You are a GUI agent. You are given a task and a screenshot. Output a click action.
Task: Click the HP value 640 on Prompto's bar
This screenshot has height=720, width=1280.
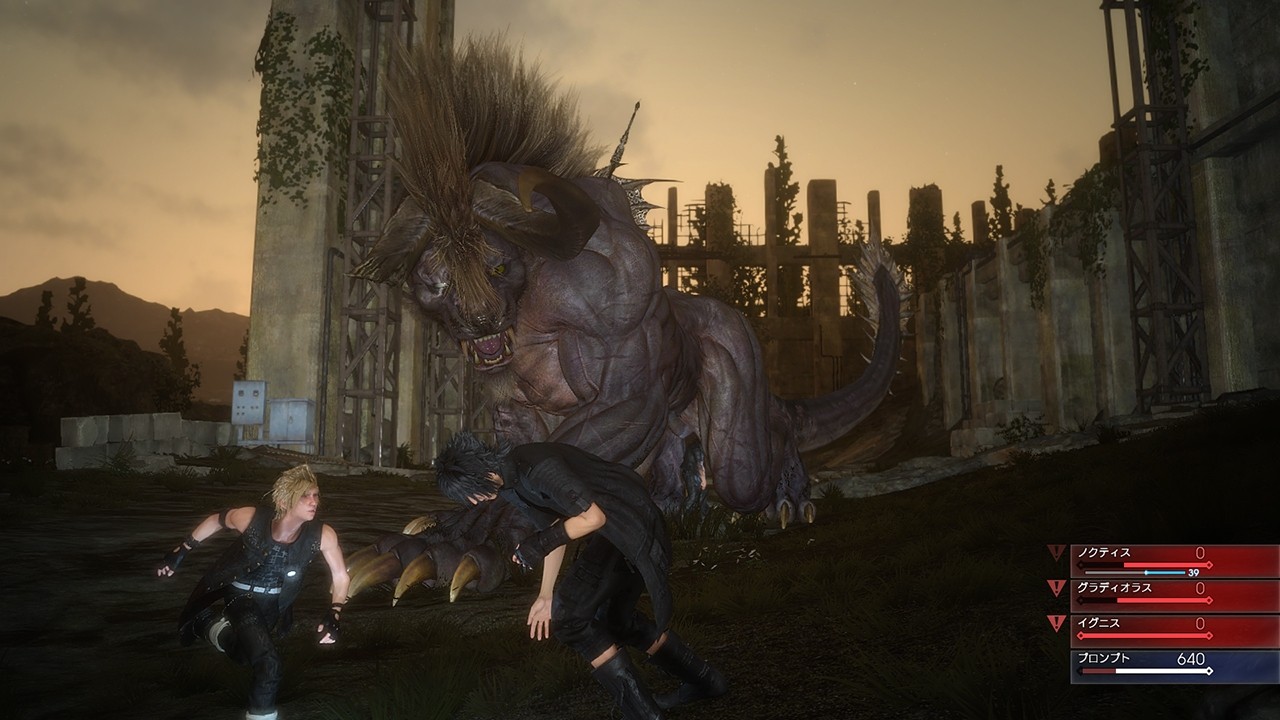coord(1189,658)
